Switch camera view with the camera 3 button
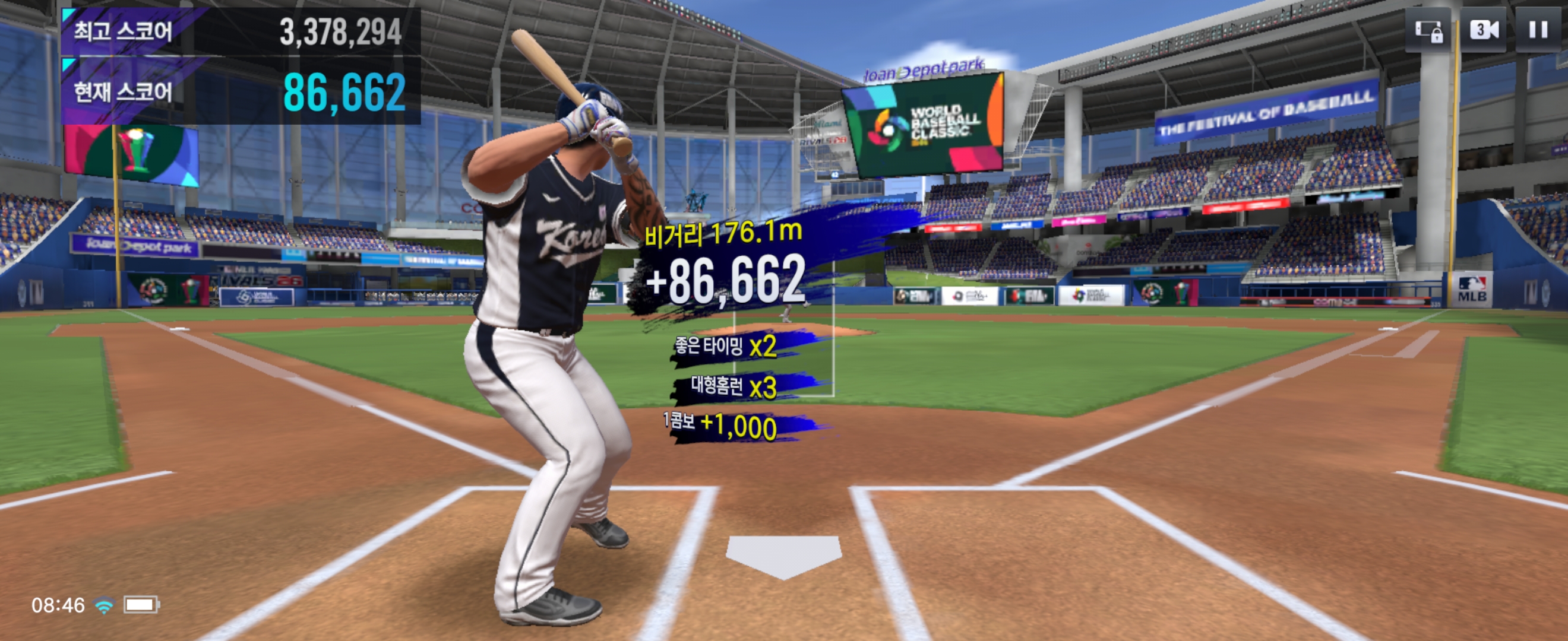The image size is (1568, 641). pos(1484,30)
